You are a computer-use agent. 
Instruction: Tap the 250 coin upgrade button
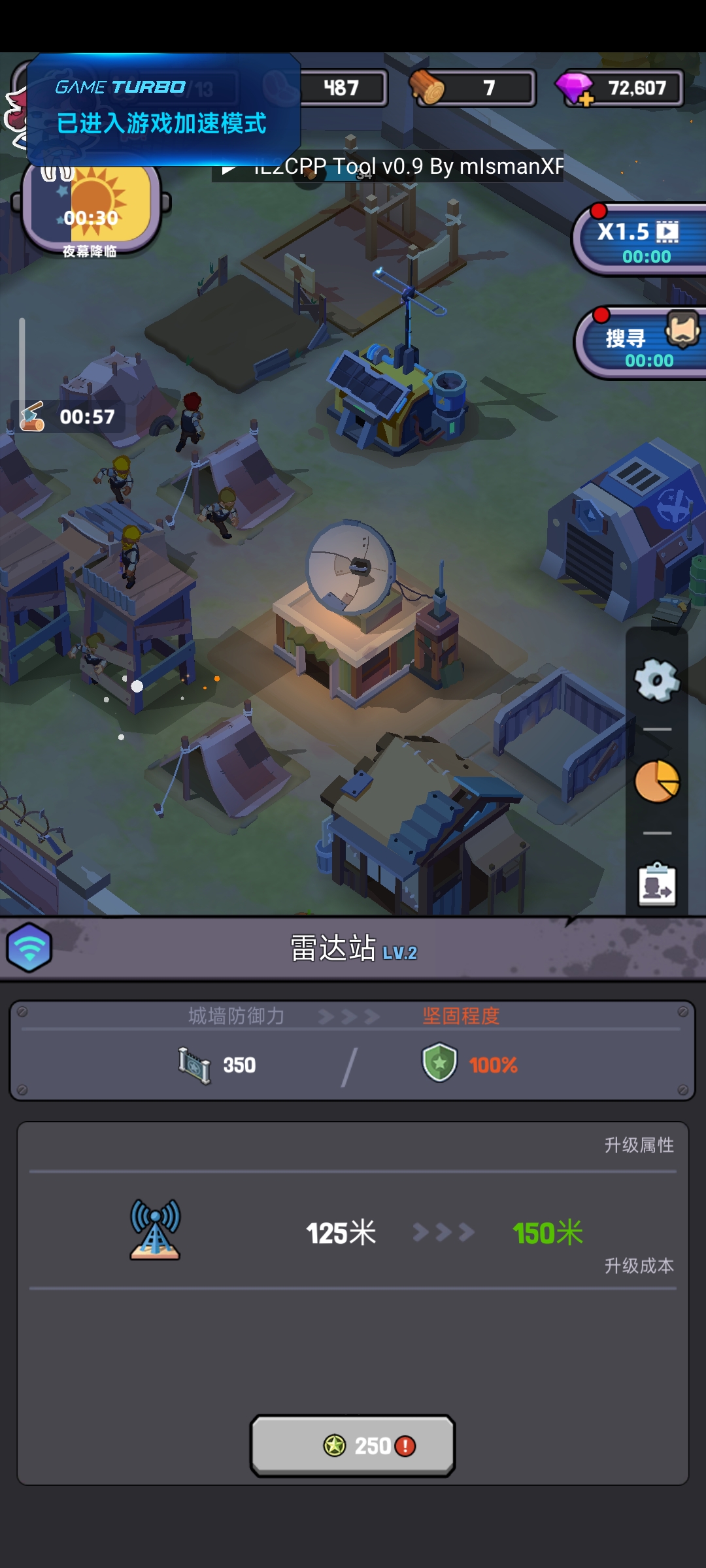[352, 1445]
